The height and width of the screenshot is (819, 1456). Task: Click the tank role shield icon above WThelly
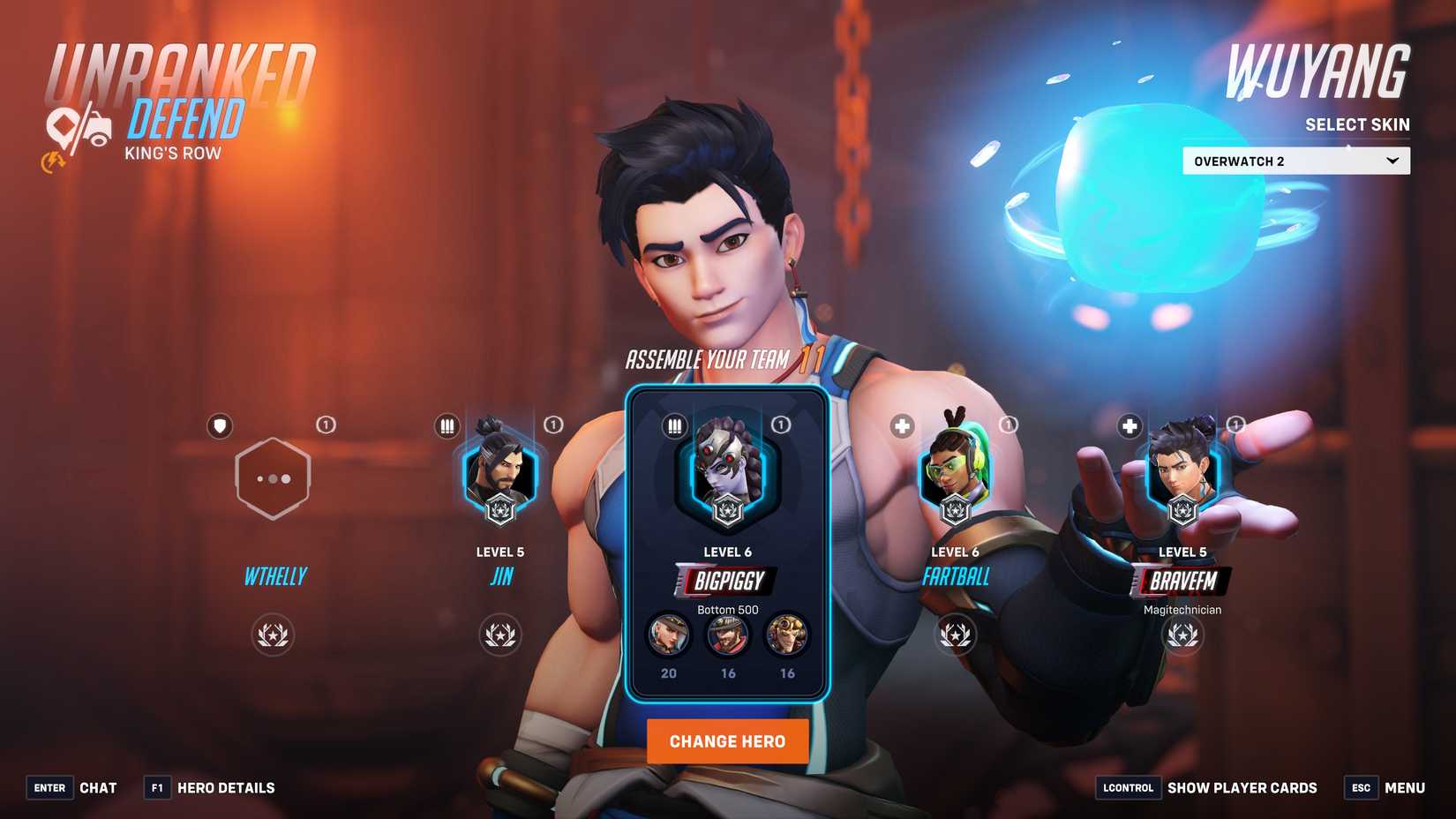(218, 425)
